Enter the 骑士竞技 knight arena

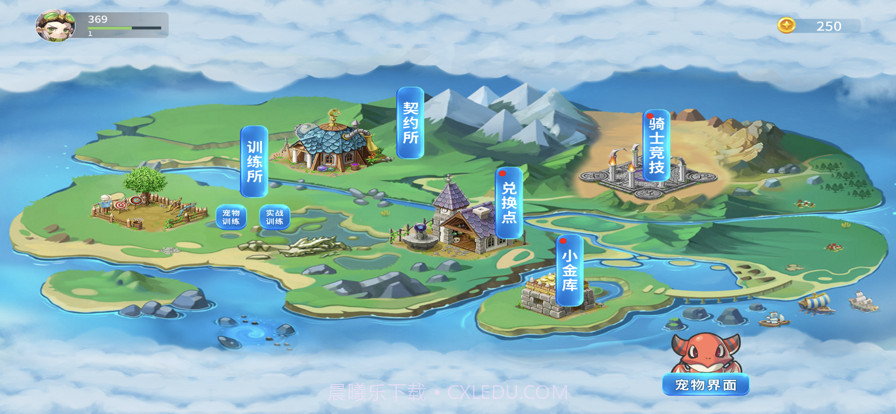[x=656, y=146]
